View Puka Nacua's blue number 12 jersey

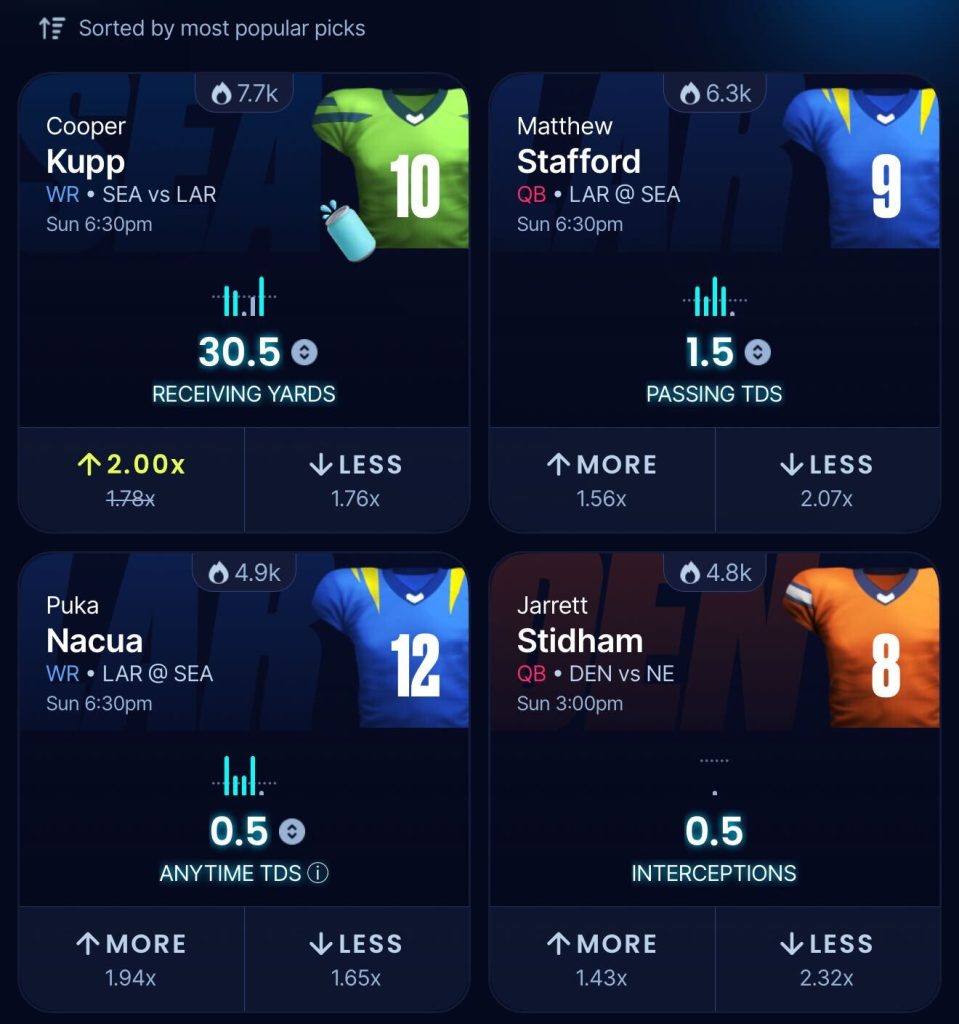click(x=395, y=647)
